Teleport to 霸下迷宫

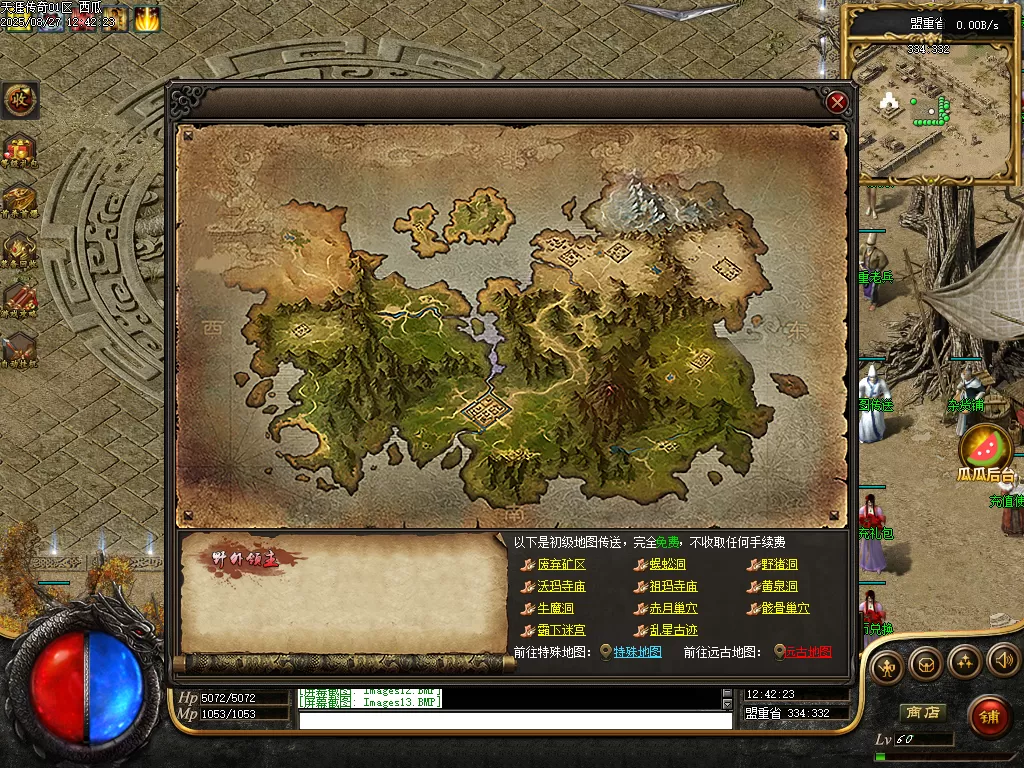[x=561, y=631]
